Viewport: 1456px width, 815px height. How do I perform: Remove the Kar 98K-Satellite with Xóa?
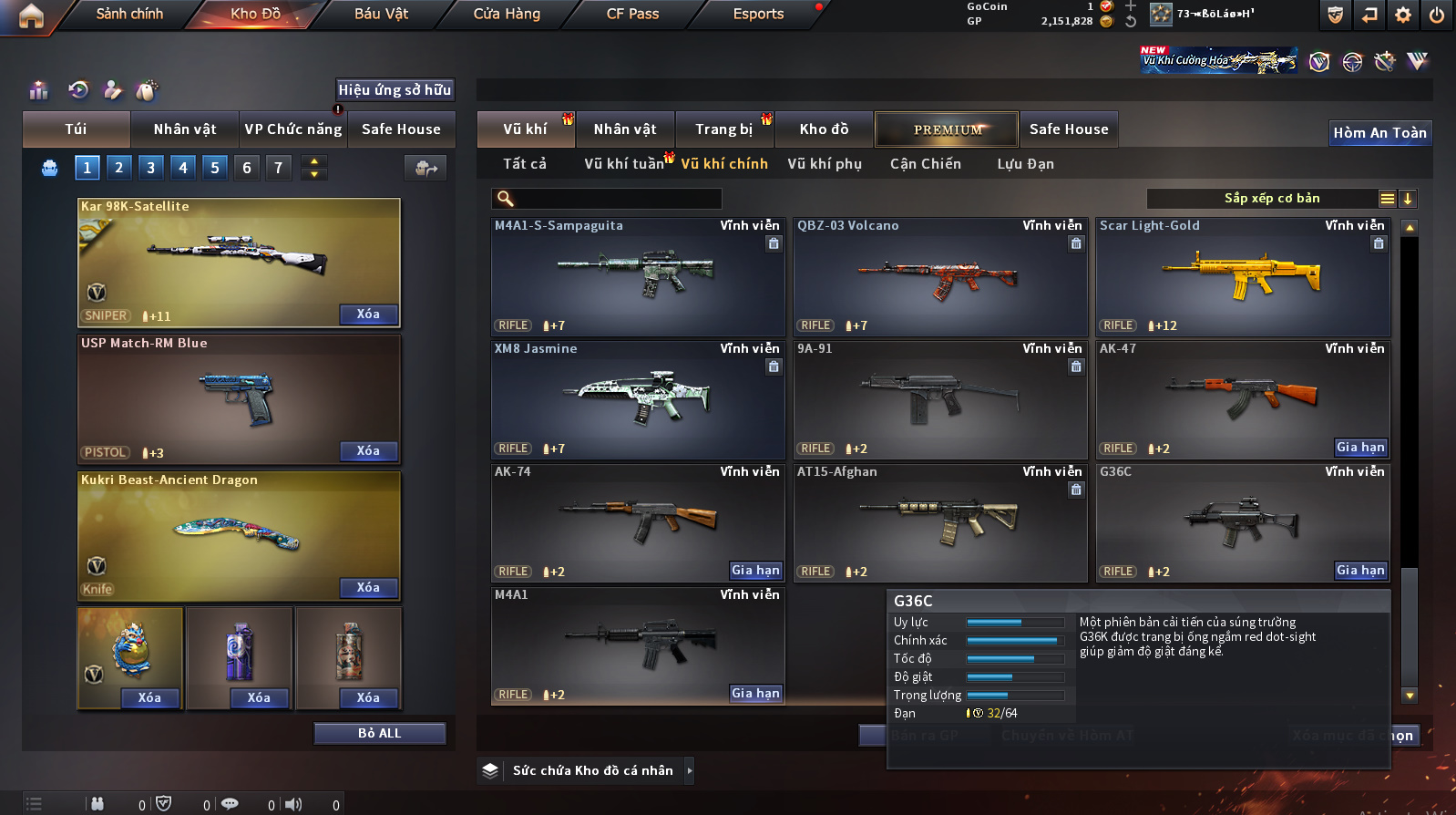click(368, 315)
